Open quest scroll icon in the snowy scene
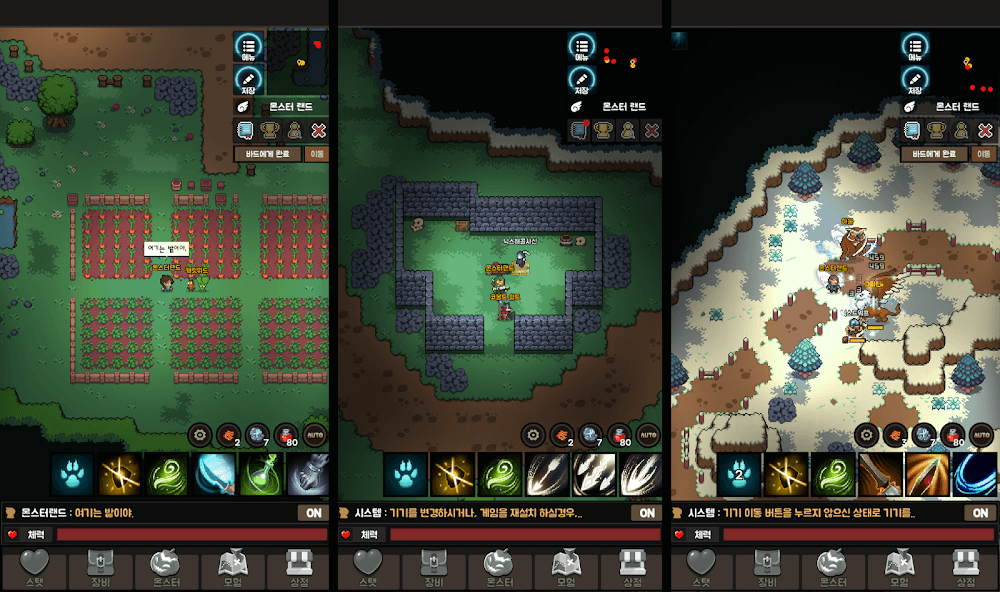1000x592 pixels. [912, 130]
